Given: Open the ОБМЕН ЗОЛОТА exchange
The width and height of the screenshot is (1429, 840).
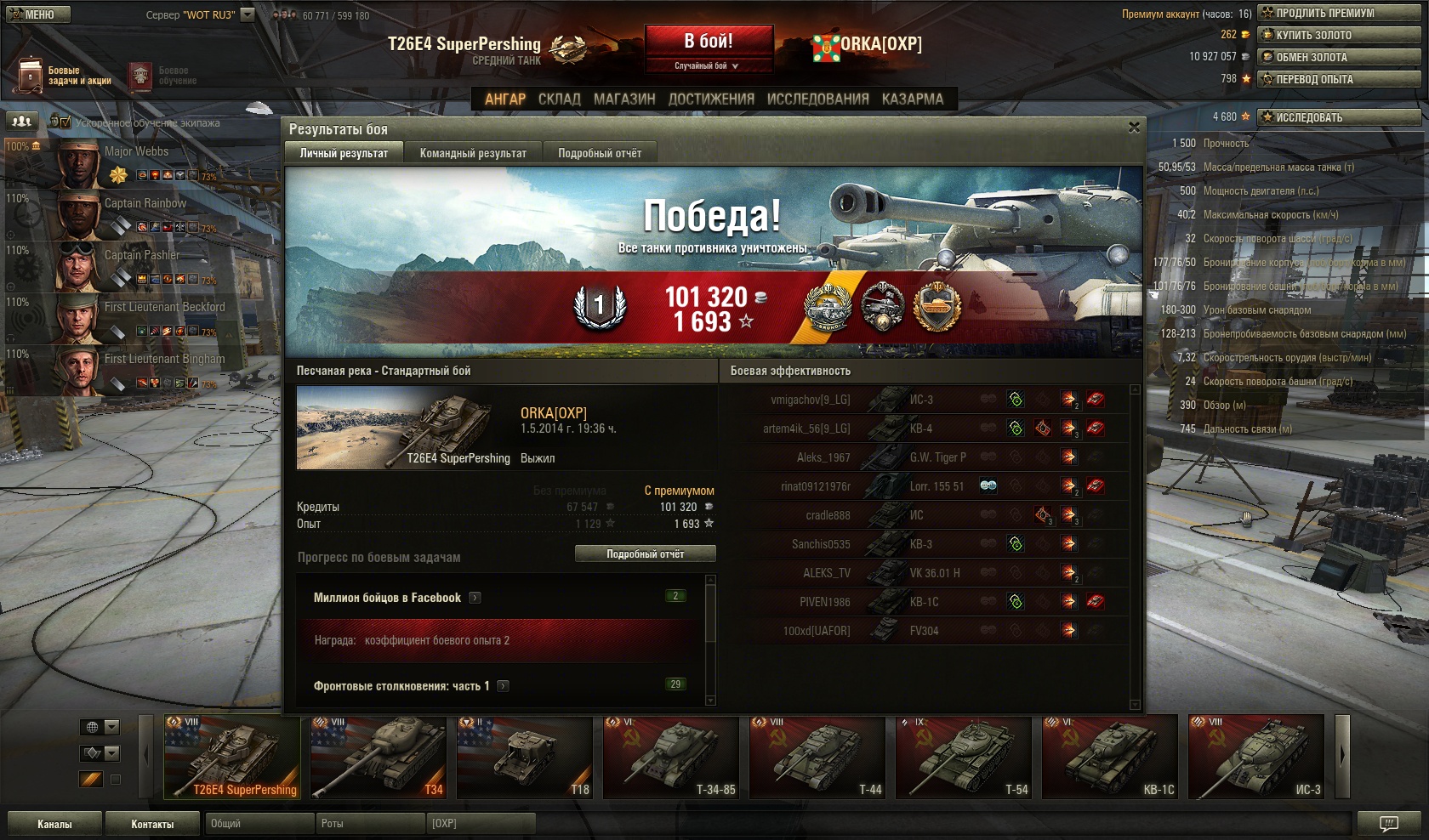Looking at the screenshot, I should 1339,57.
